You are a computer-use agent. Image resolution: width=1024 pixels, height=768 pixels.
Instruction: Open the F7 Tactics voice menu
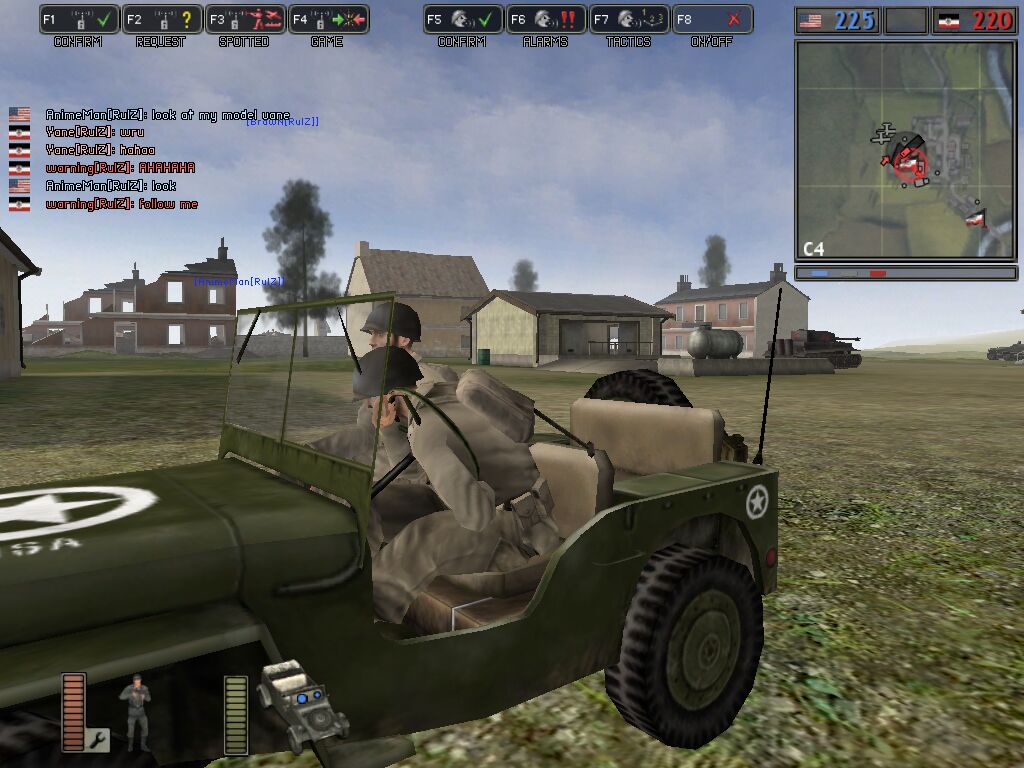[628, 20]
